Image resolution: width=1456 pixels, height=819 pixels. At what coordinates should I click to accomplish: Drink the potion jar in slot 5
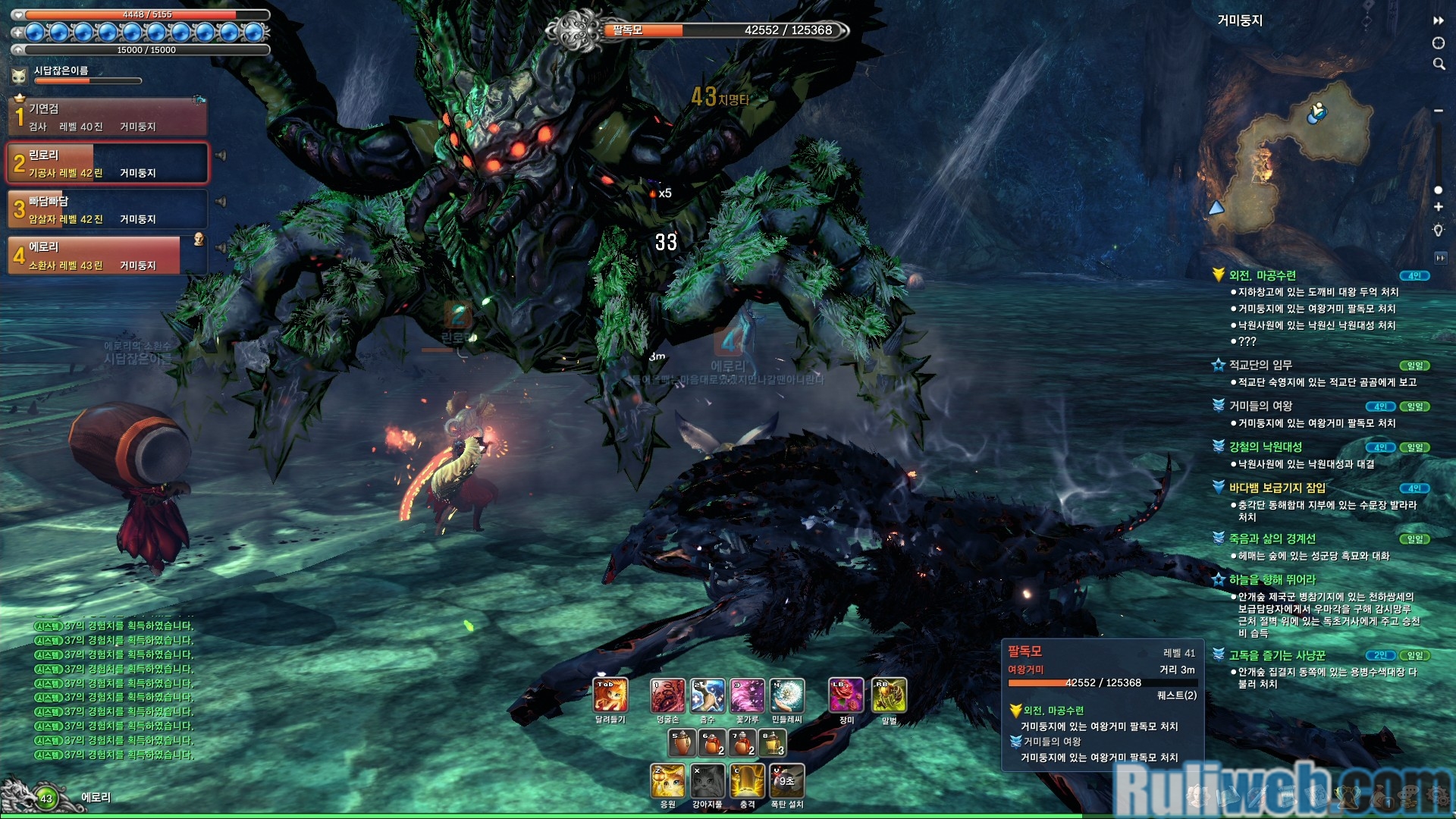point(681,743)
